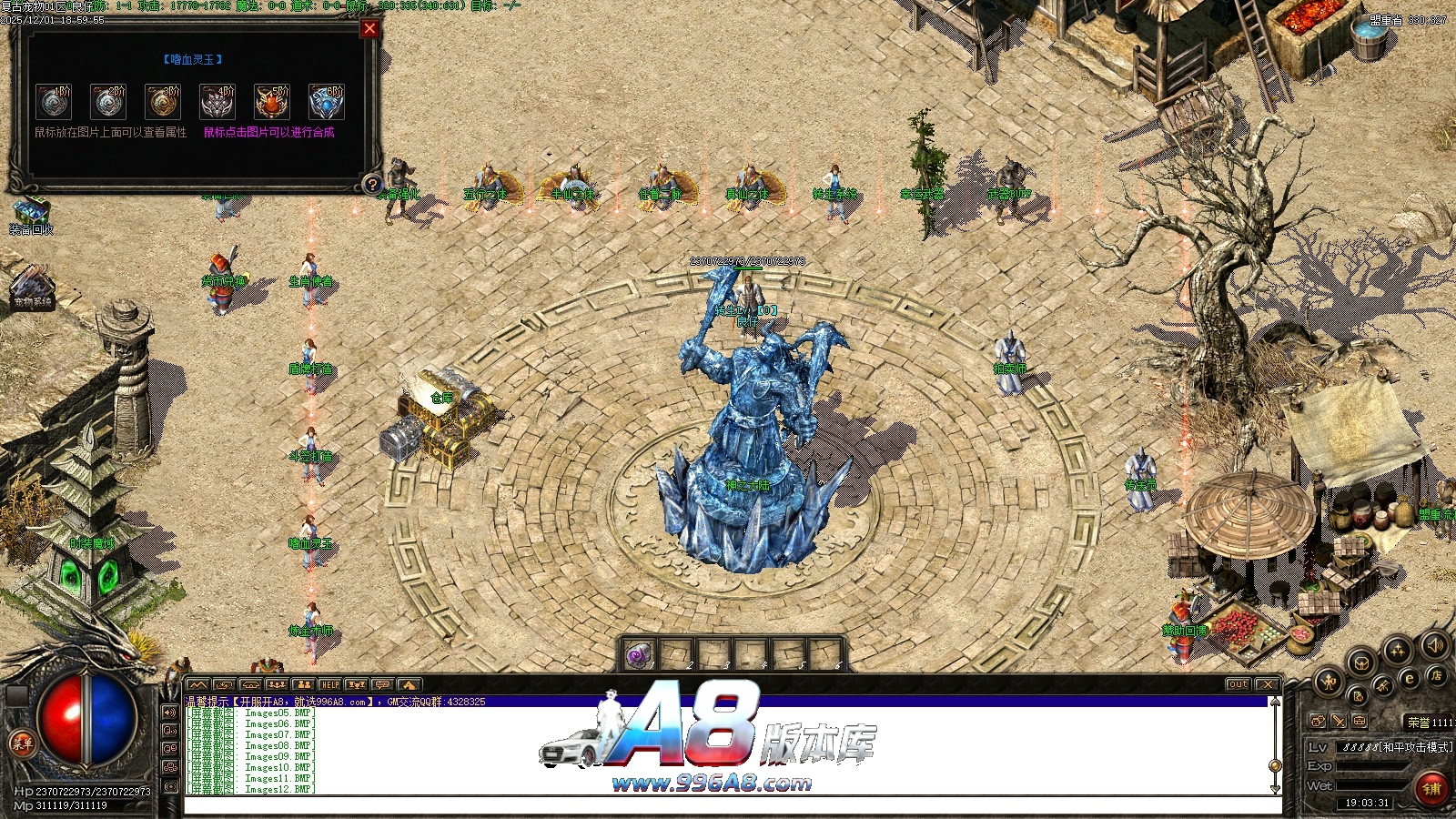Open the bag chest round button
The height and width of the screenshot is (819, 1456).
[1361, 662]
